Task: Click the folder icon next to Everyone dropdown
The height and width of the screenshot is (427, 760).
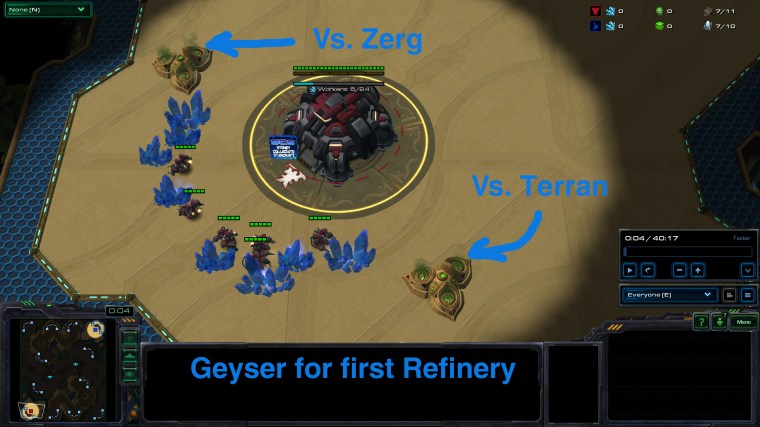Action: pyautogui.click(x=730, y=295)
